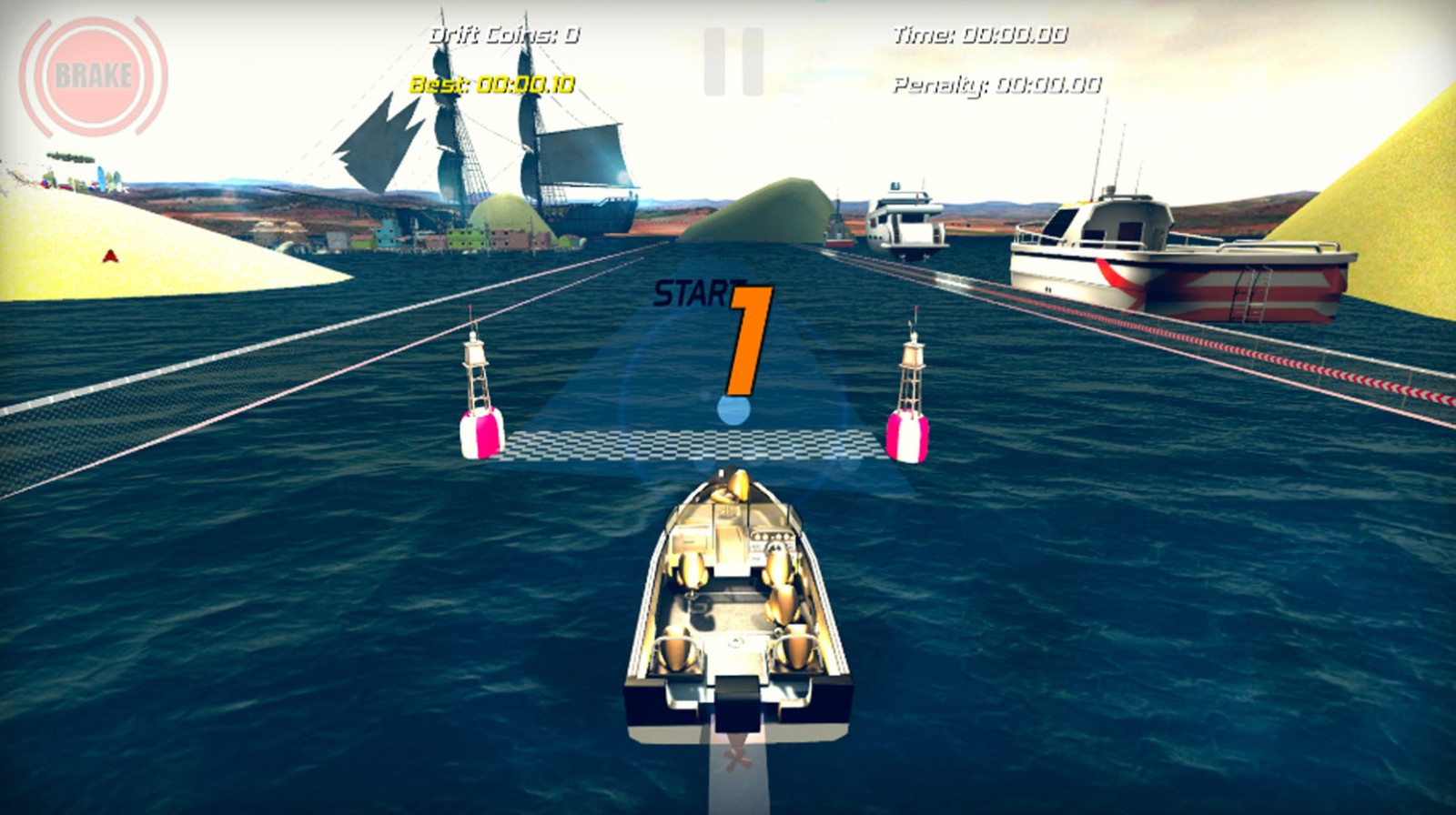Tap the red BRAKE button

pyautogui.click(x=93, y=75)
